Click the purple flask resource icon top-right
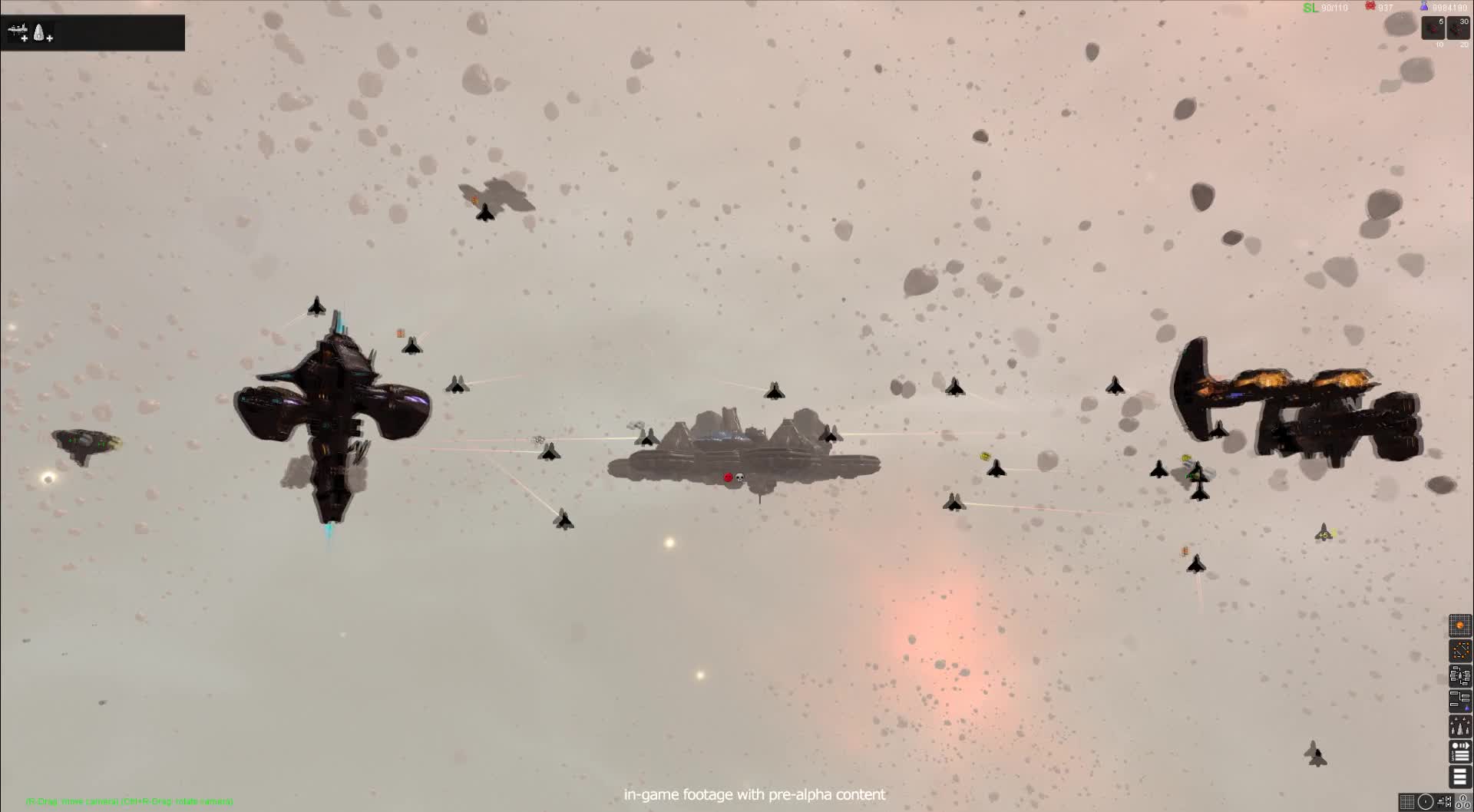 coord(1425,7)
